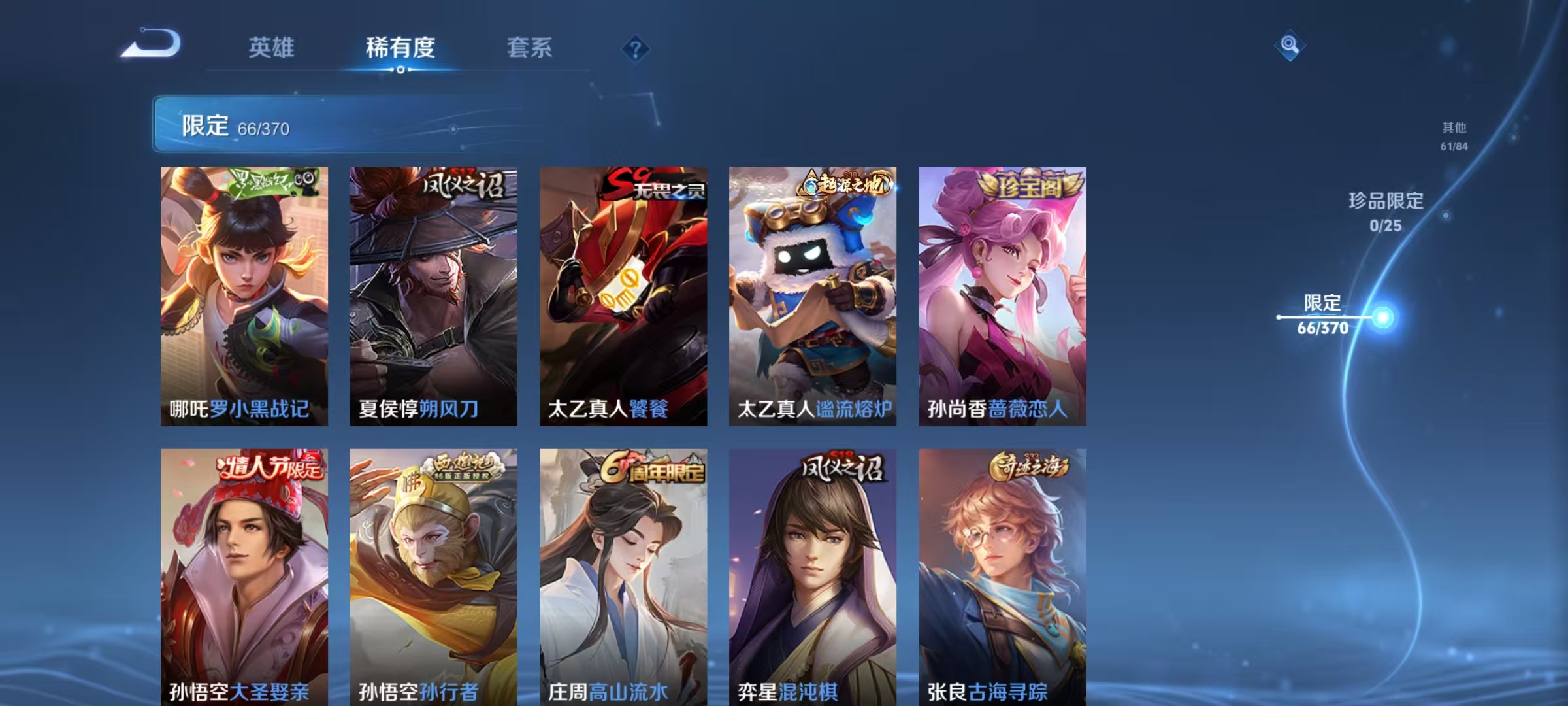View the 庄周 高山流水 anniversary skin

(624, 575)
